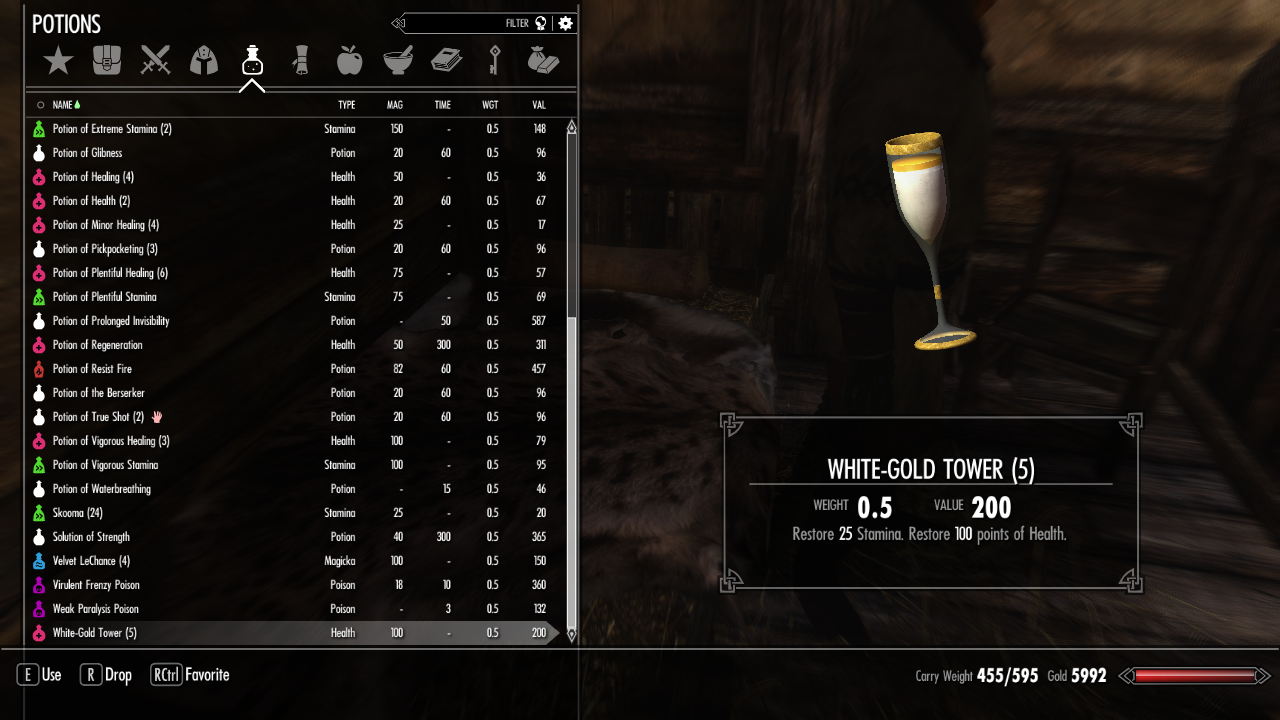Select Solution of Strength row

[91, 537]
